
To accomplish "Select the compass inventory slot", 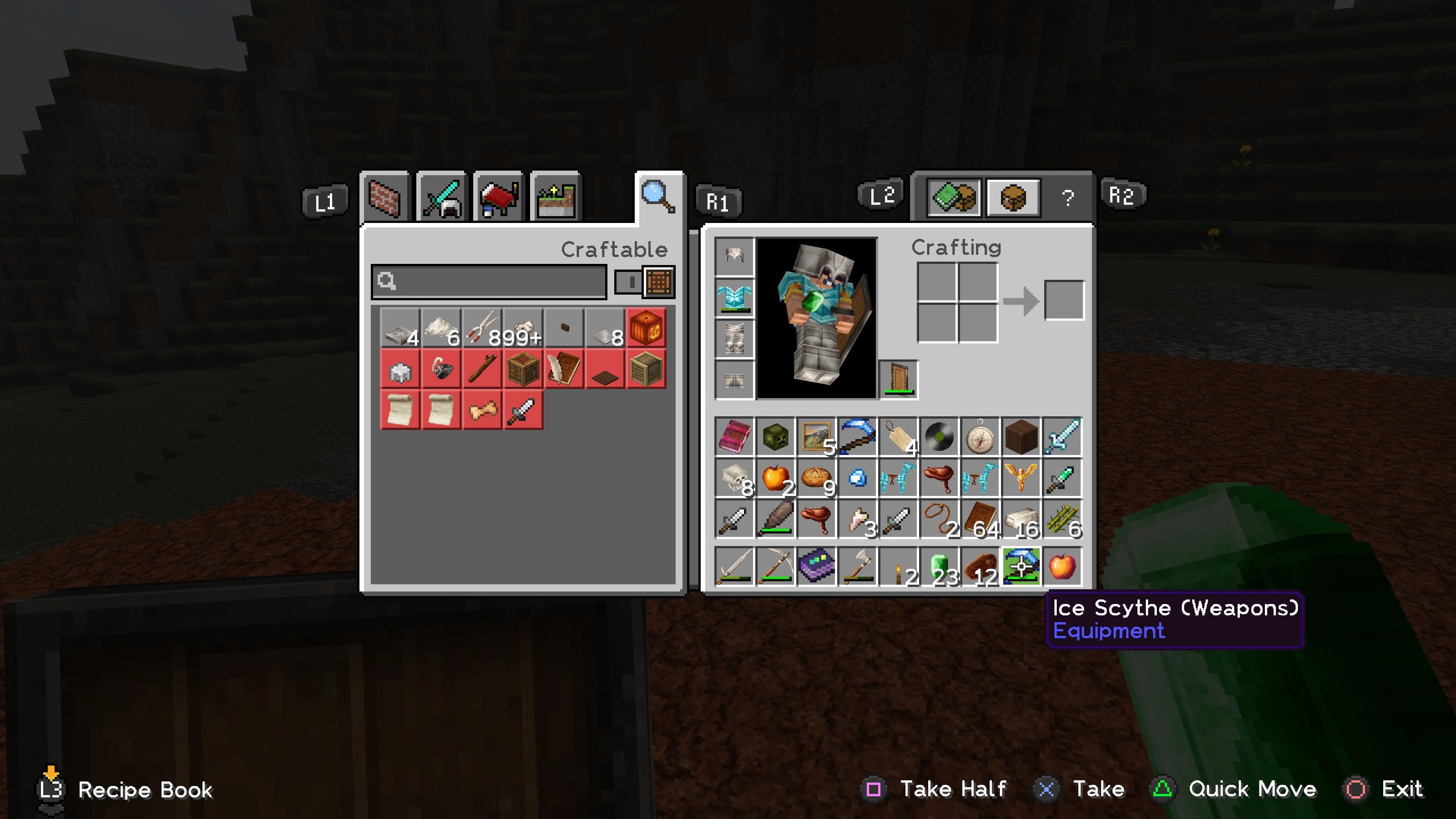I will point(979,437).
